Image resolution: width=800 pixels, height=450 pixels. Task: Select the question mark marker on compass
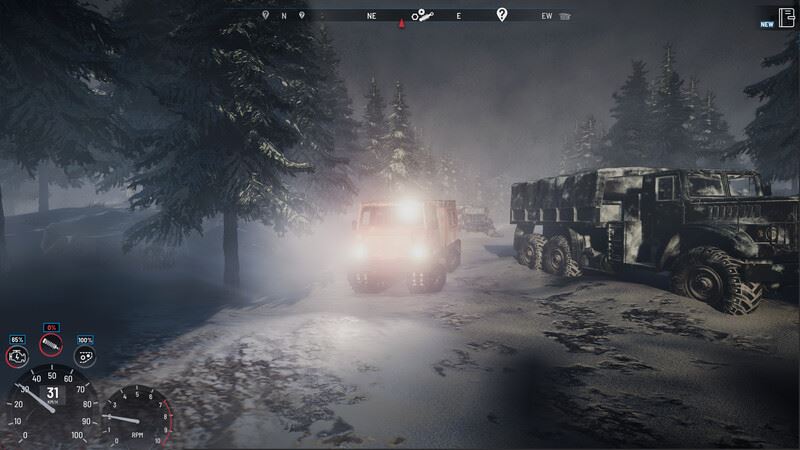[502, 14]
